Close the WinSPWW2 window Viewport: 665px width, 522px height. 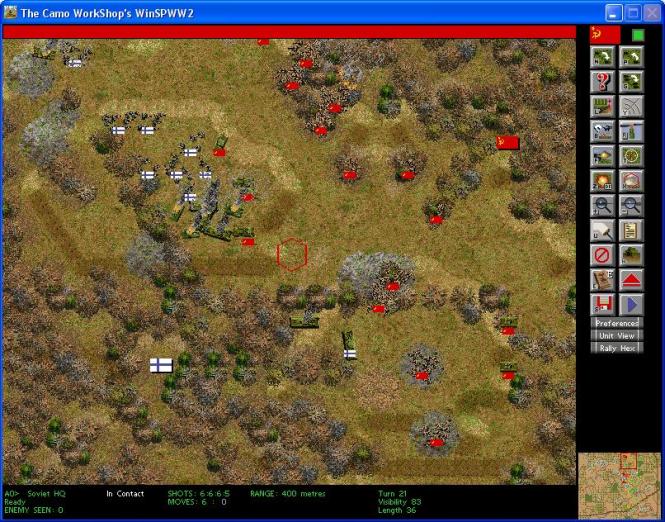(651, 12)
